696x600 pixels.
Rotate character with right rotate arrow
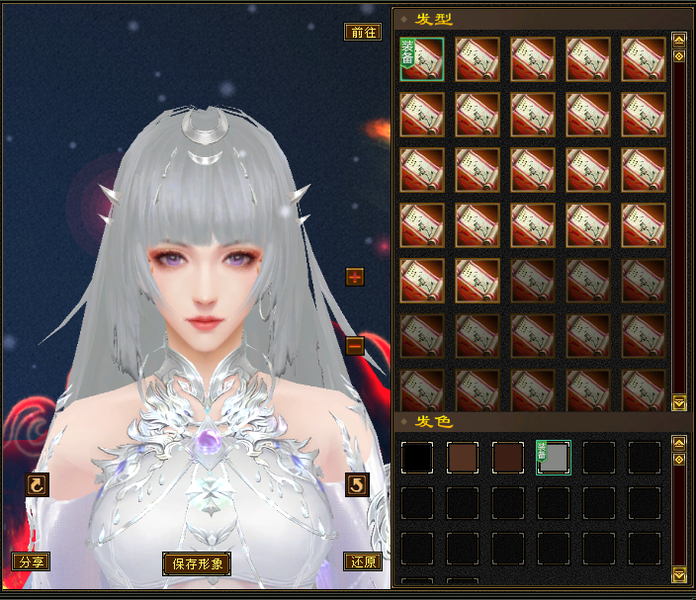pyautogui.click(x=356, y=485)
